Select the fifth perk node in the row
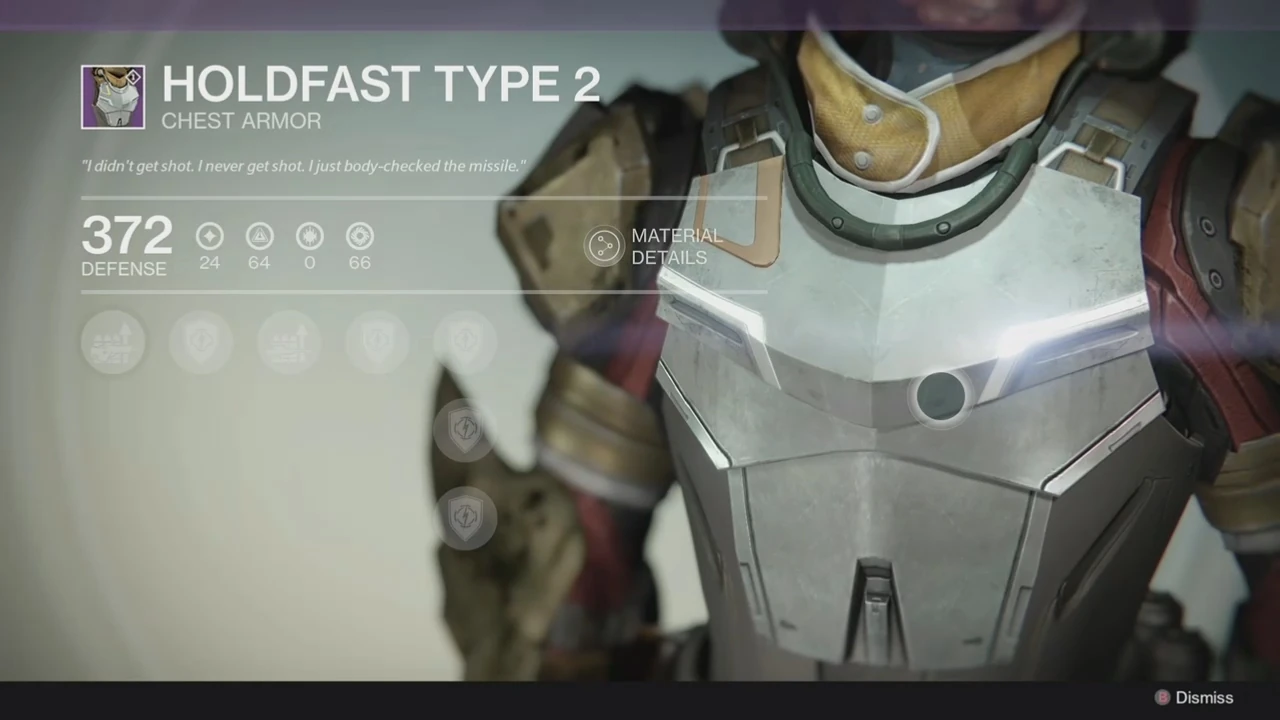The height and width of the screenshot is (720, 1280). (465, 341)
